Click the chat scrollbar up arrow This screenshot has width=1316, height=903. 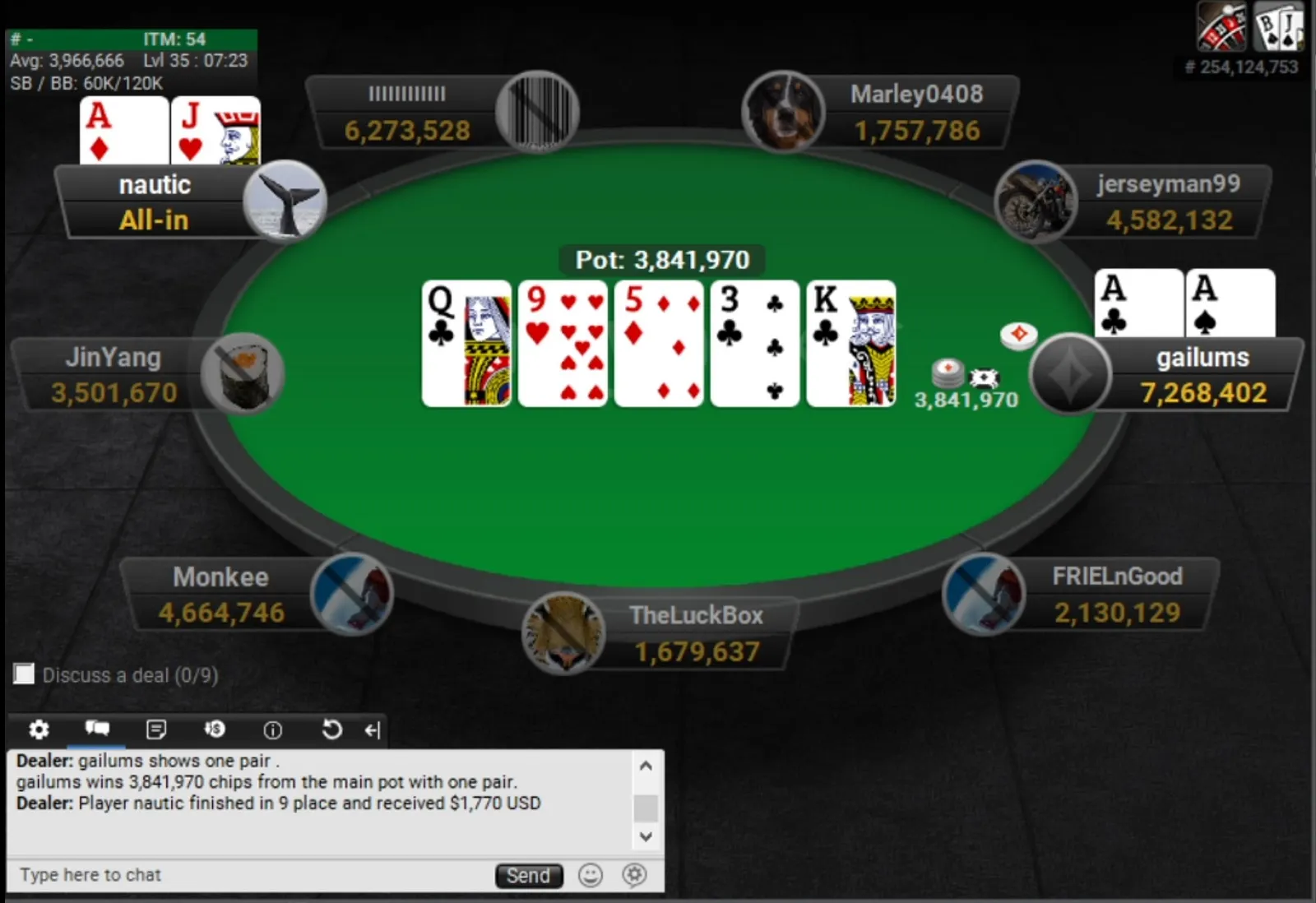click(646, 766)
